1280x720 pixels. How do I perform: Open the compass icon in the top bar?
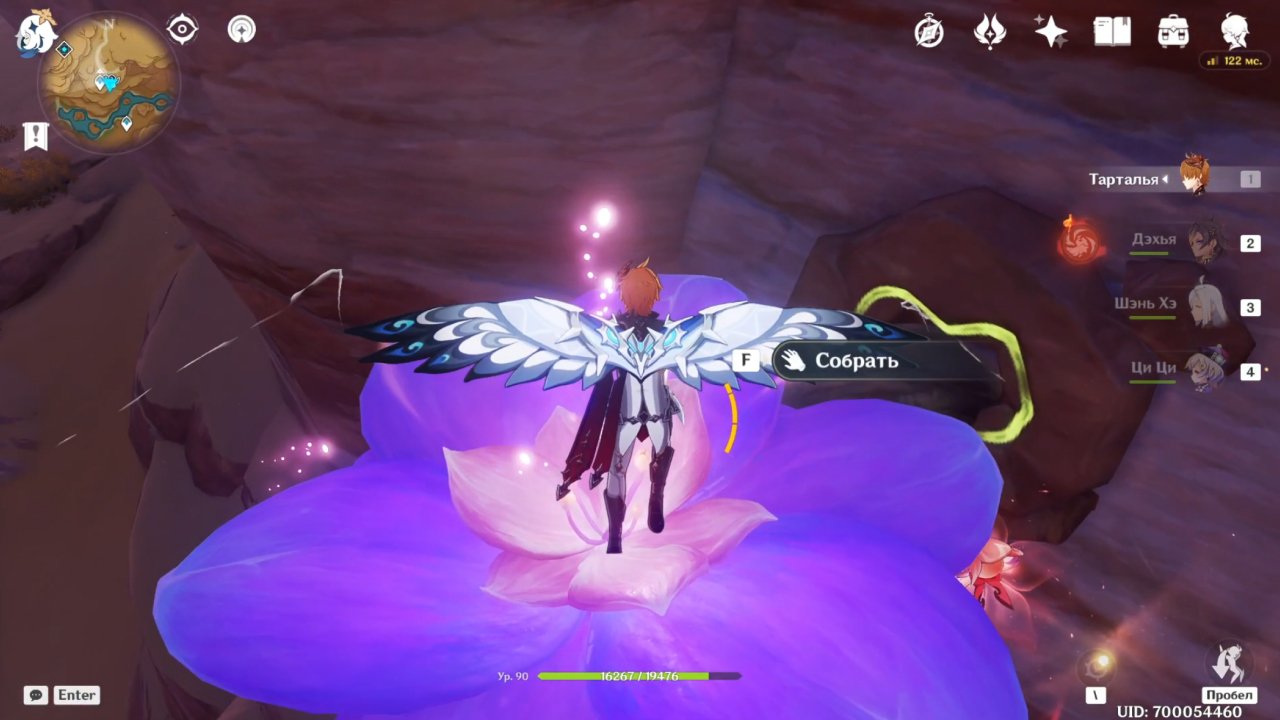[929, 32]
